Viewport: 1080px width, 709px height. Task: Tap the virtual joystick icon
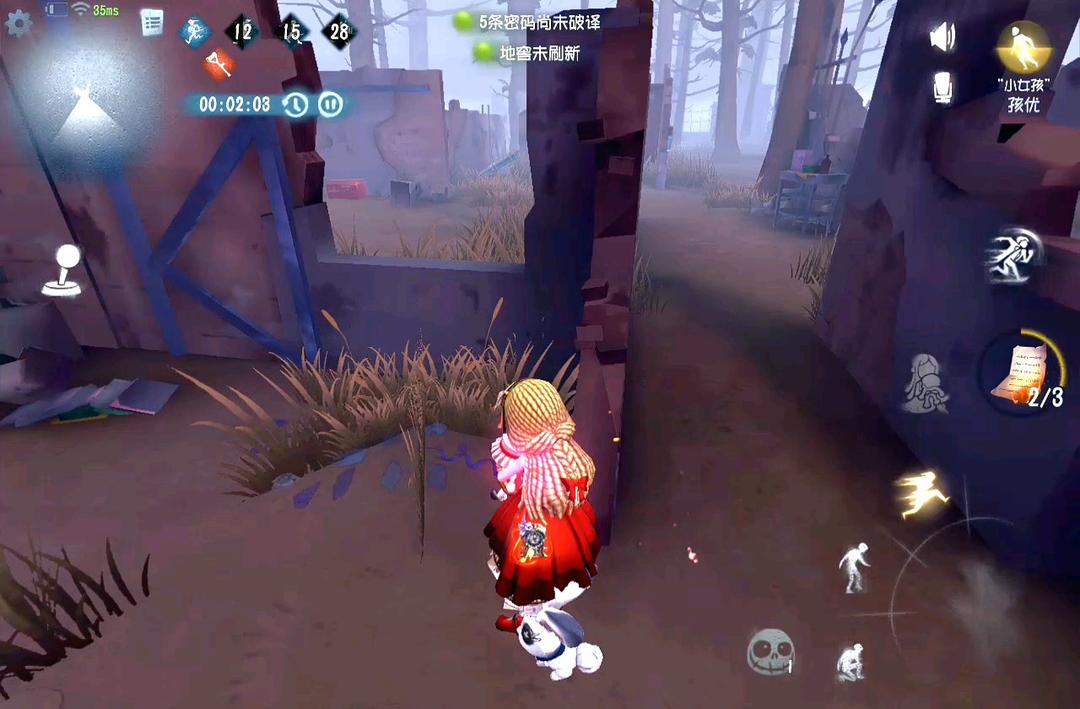coord(62,270)
